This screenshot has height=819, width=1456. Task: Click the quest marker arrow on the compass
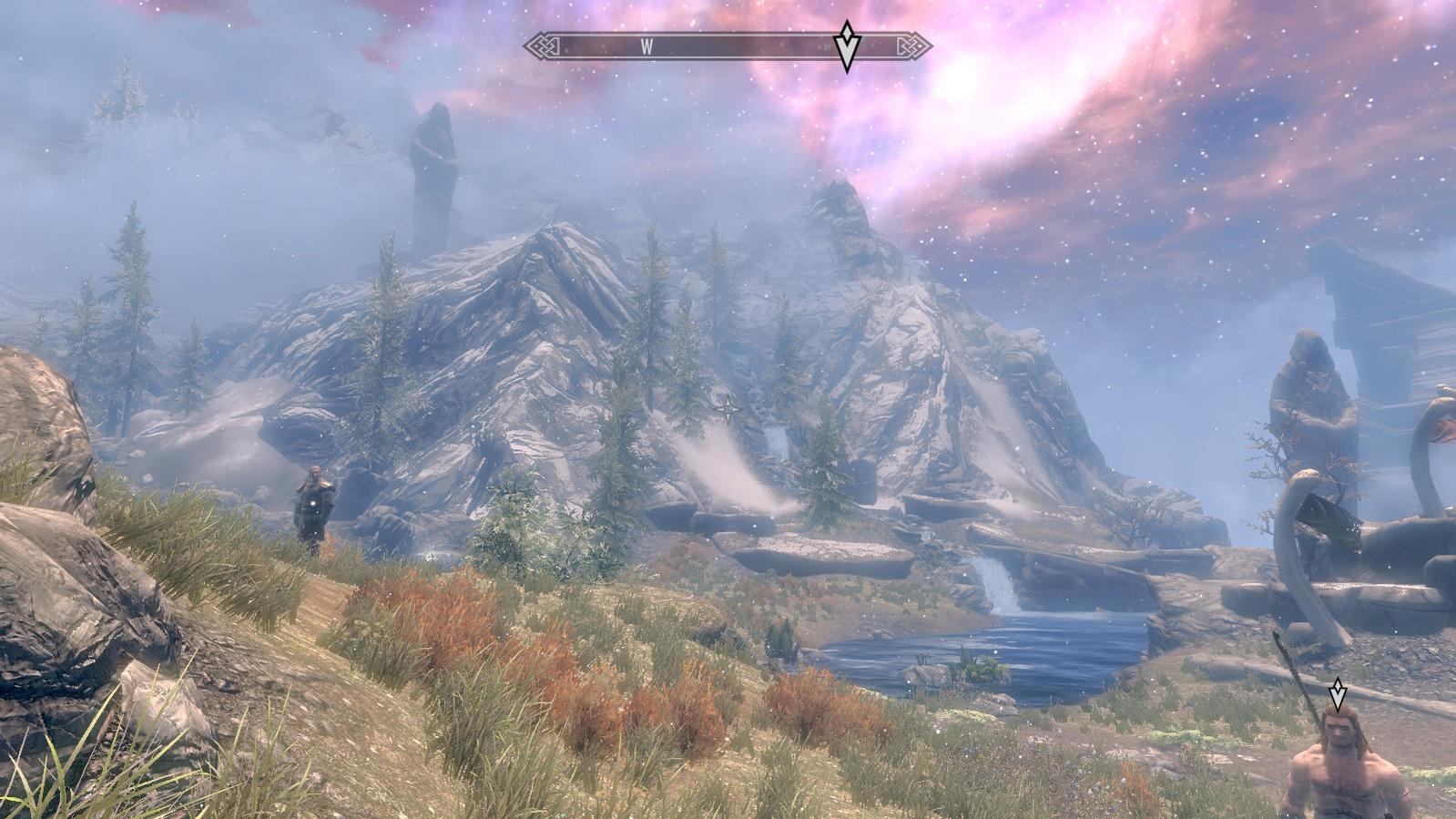(847, 46)
